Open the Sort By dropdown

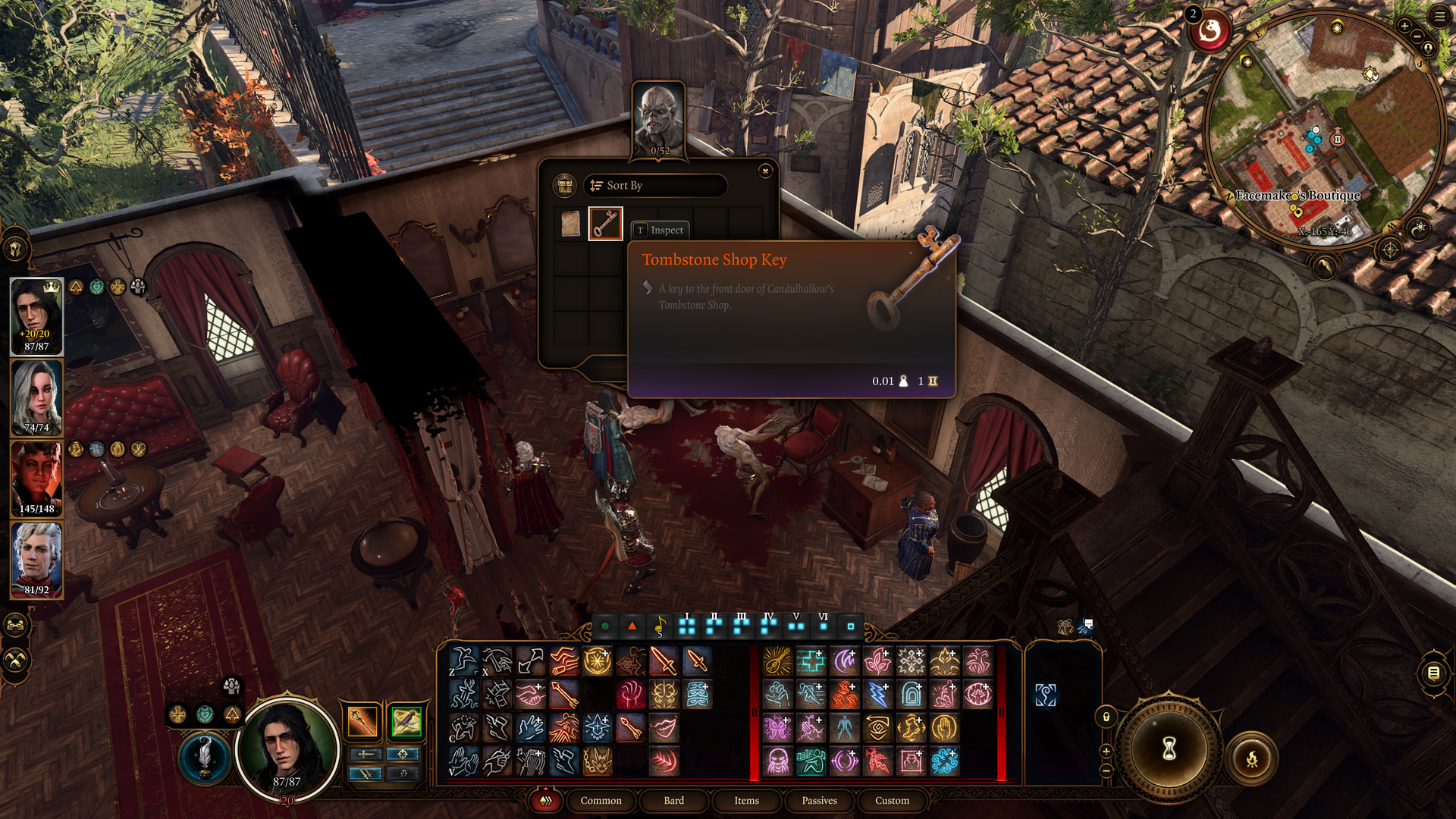pos(655,186)
